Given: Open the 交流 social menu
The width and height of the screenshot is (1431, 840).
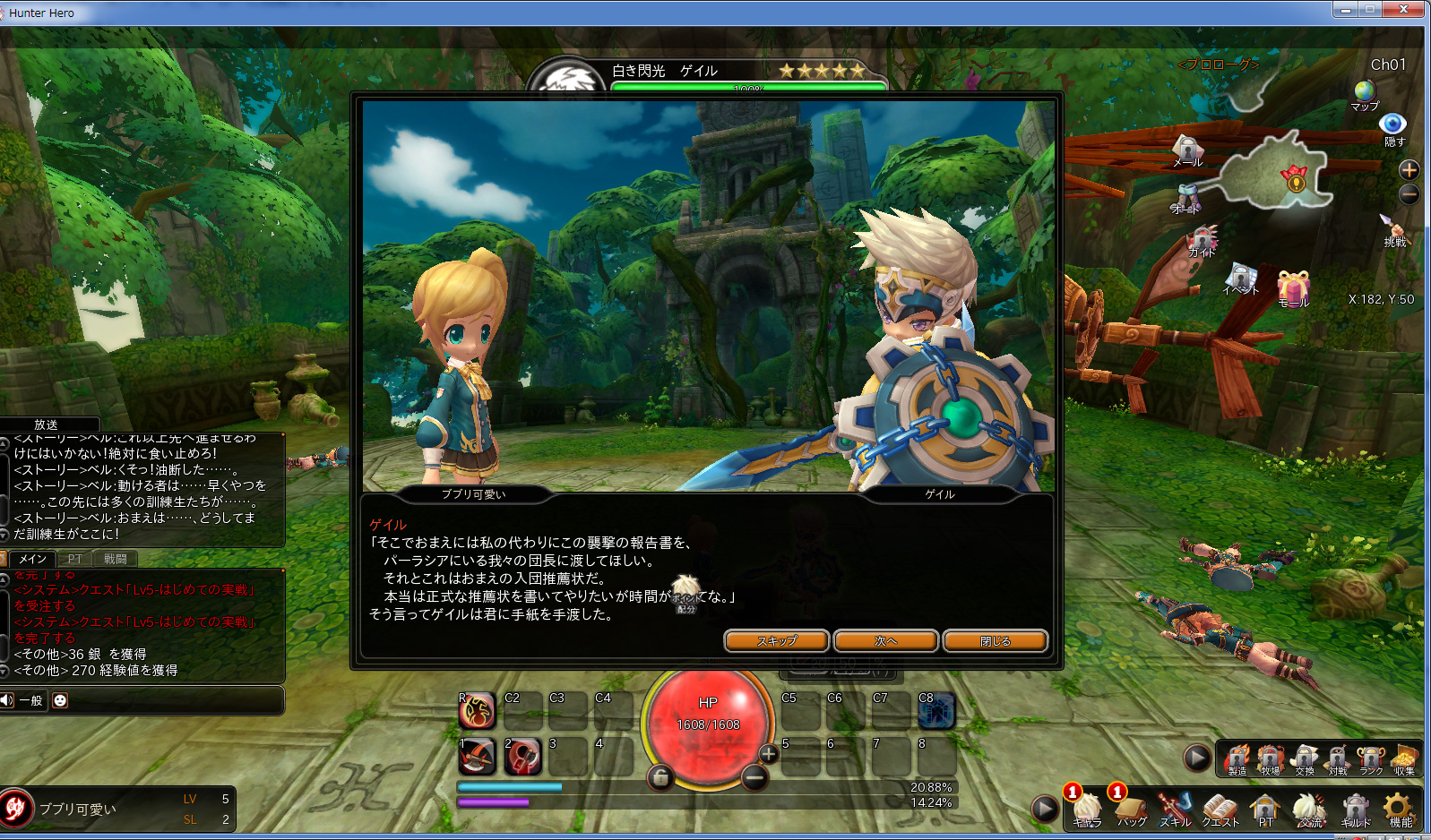Looking at the screenshot, I should [1309, 809].
